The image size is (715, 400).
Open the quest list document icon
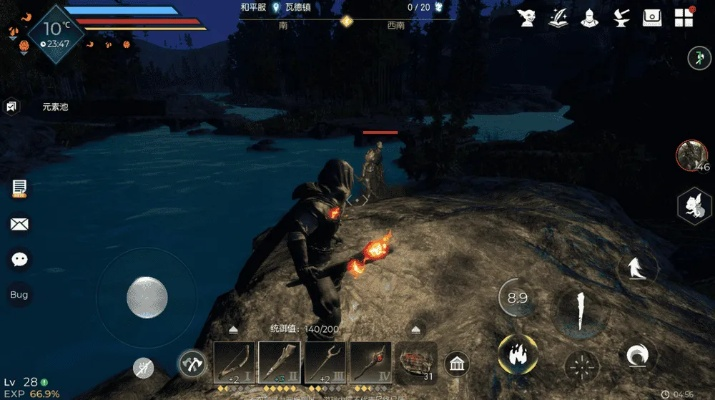click(x=19, y=188)
